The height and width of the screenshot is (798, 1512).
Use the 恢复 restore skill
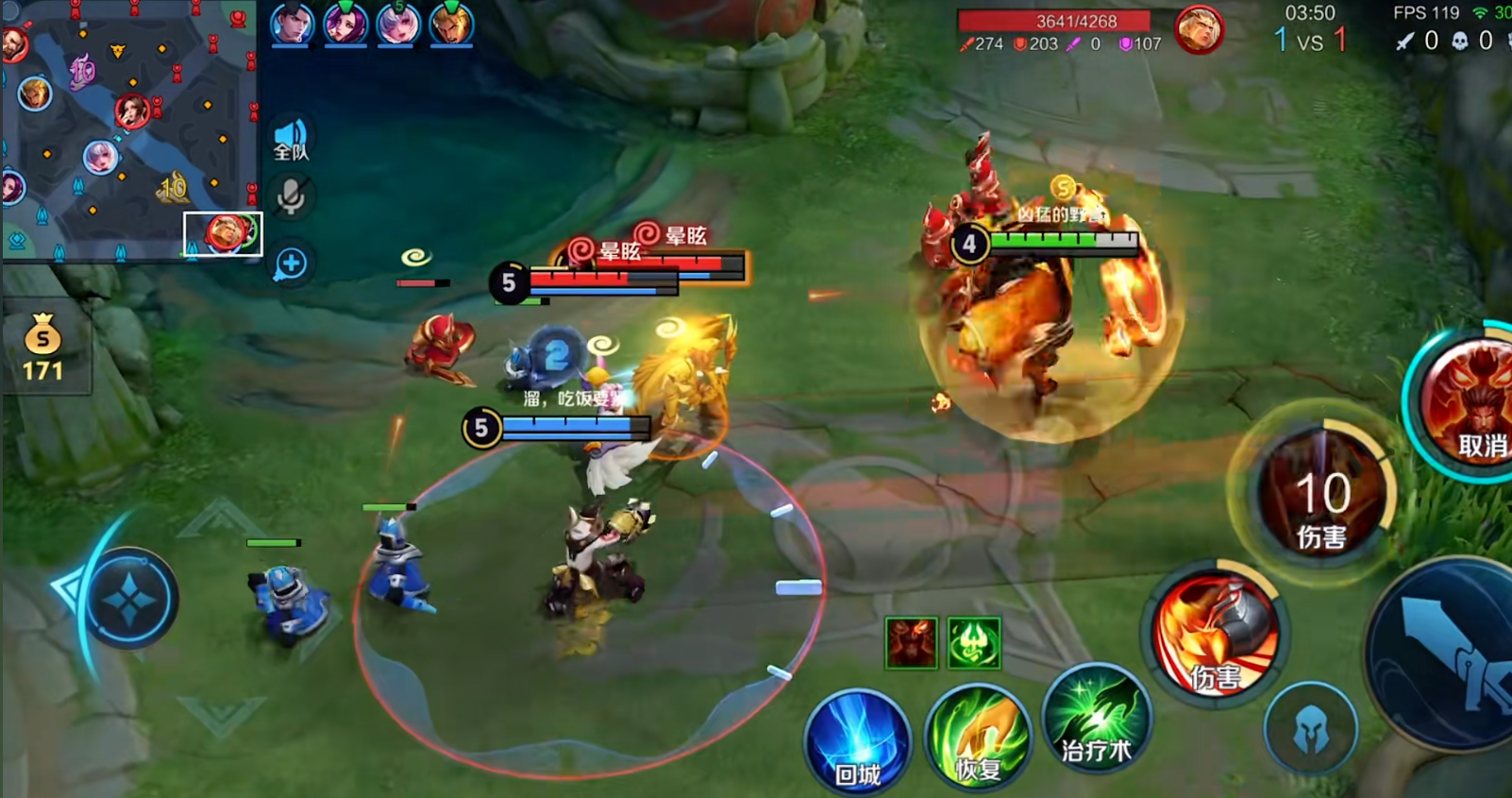976,739
